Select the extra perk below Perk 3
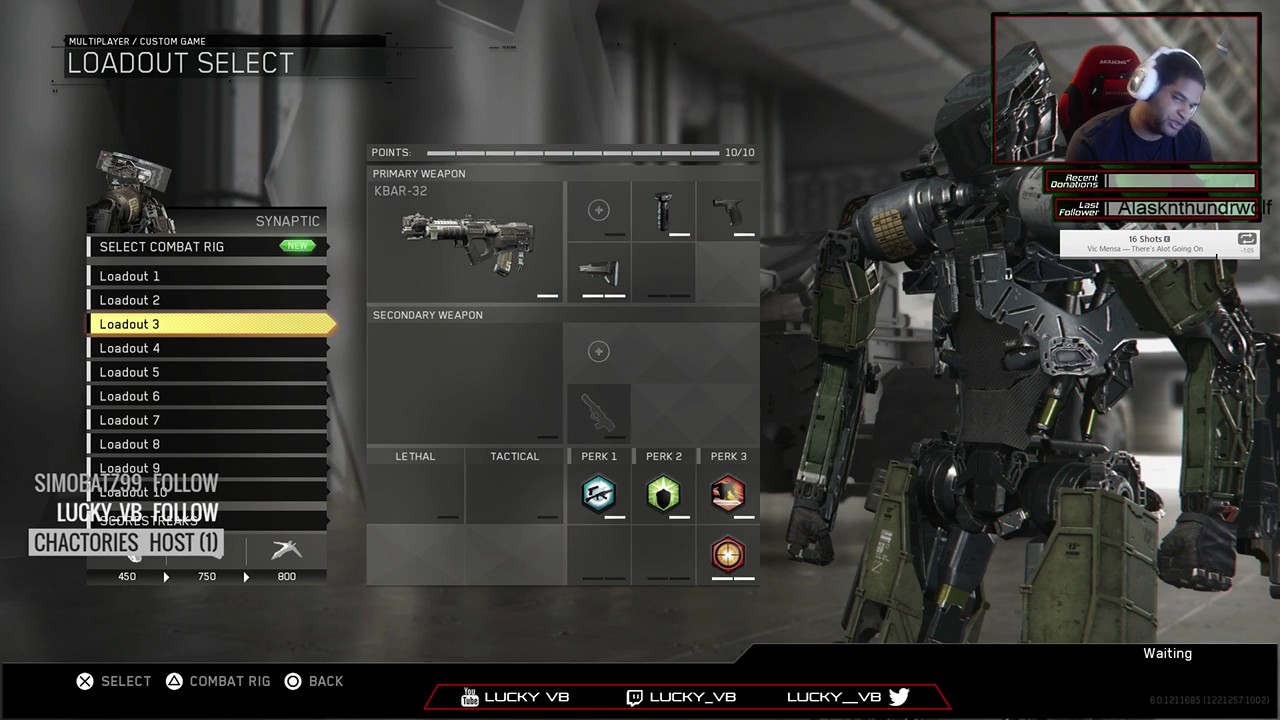 click(x=728, y=554)
